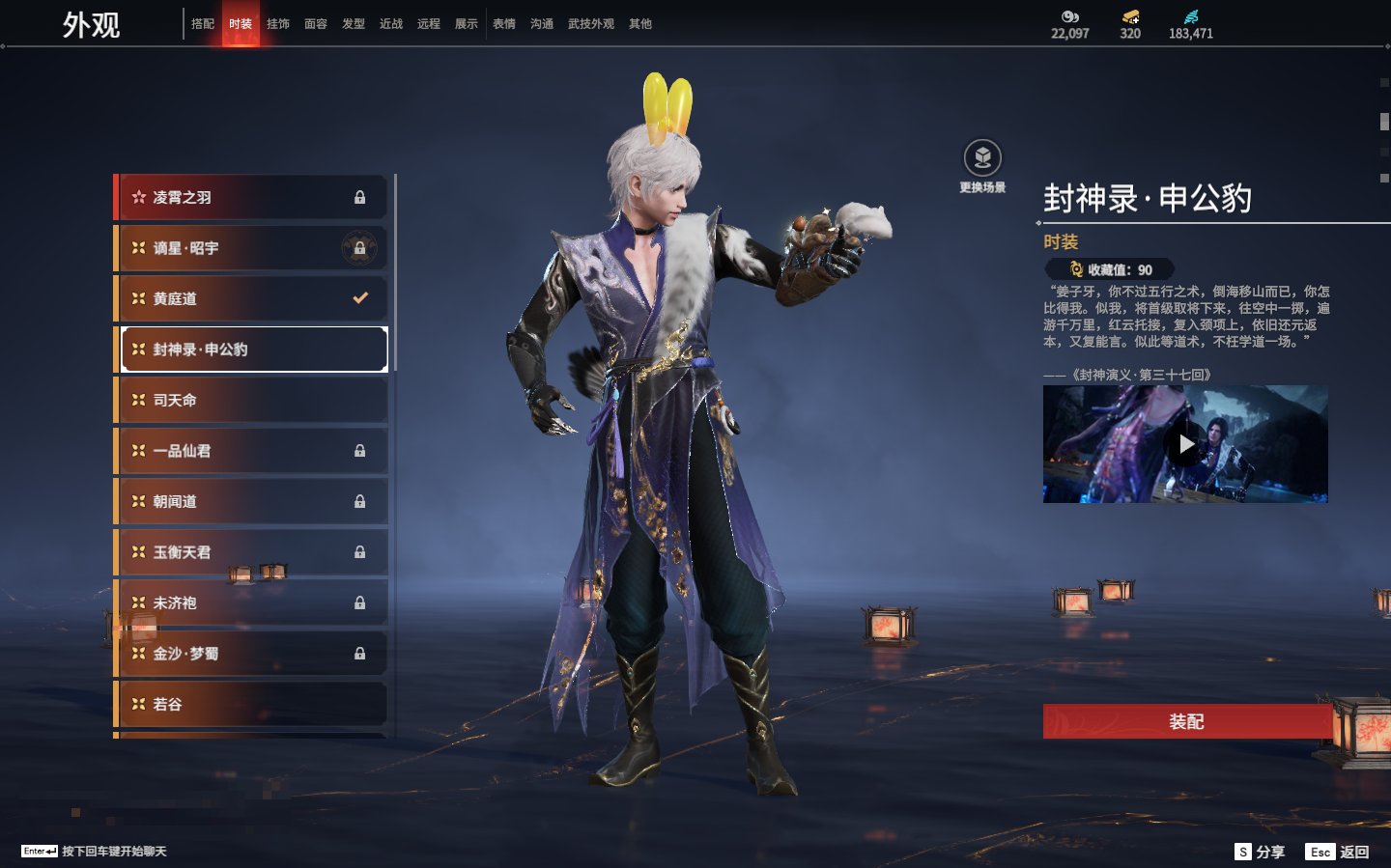1391x868 pixels.
Task: Show the 表情 emotes tab
Action: [504, 24]
